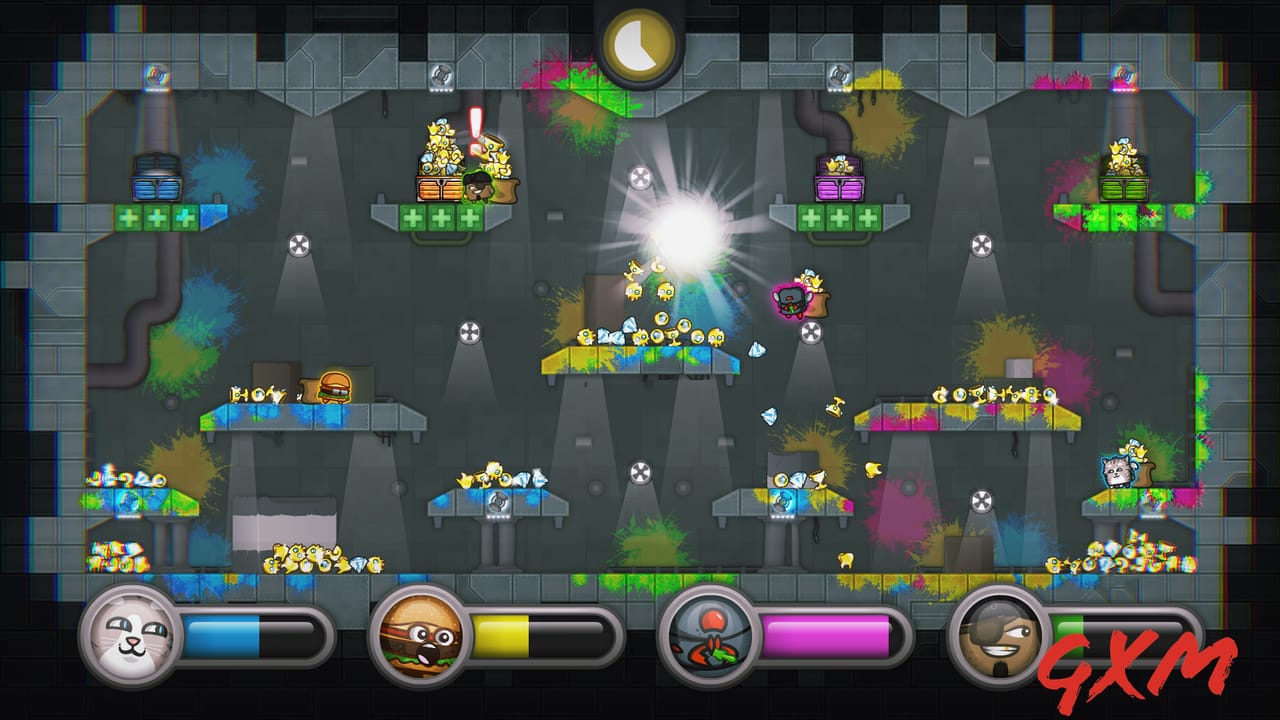Click the gray cat sprite near the right wall
This screenshot has width=1280, height=720.
[x=1119, y=474]
